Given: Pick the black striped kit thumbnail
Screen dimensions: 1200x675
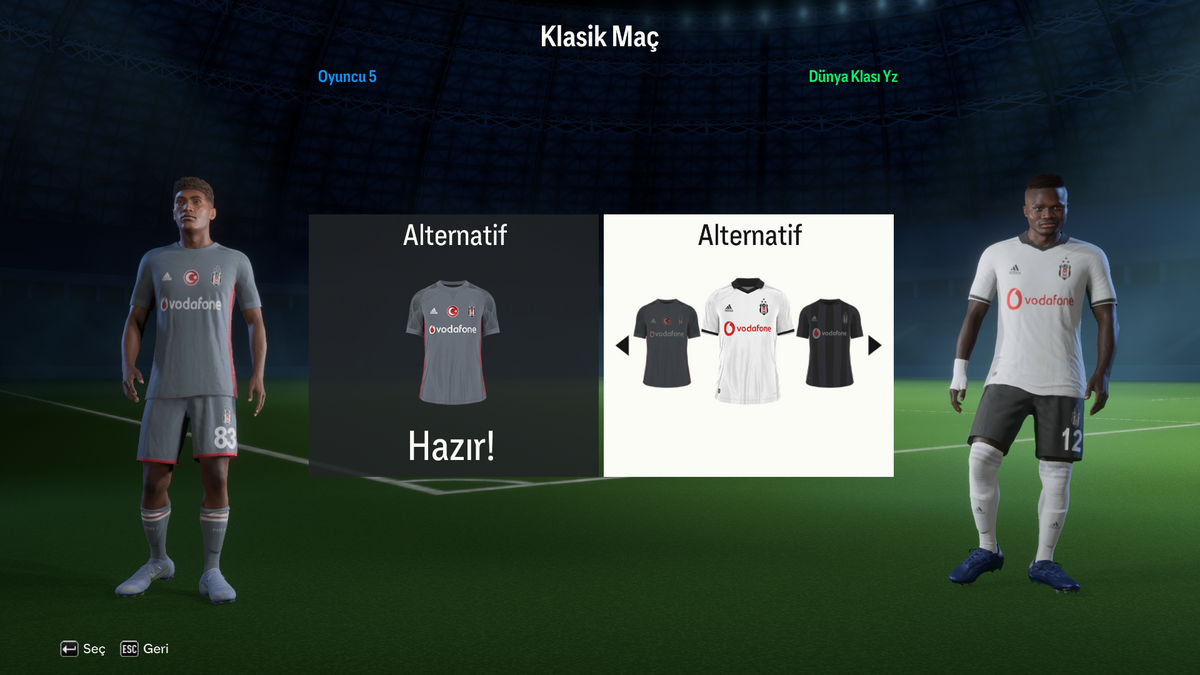Looking at the screenshot, I should 829,343.
